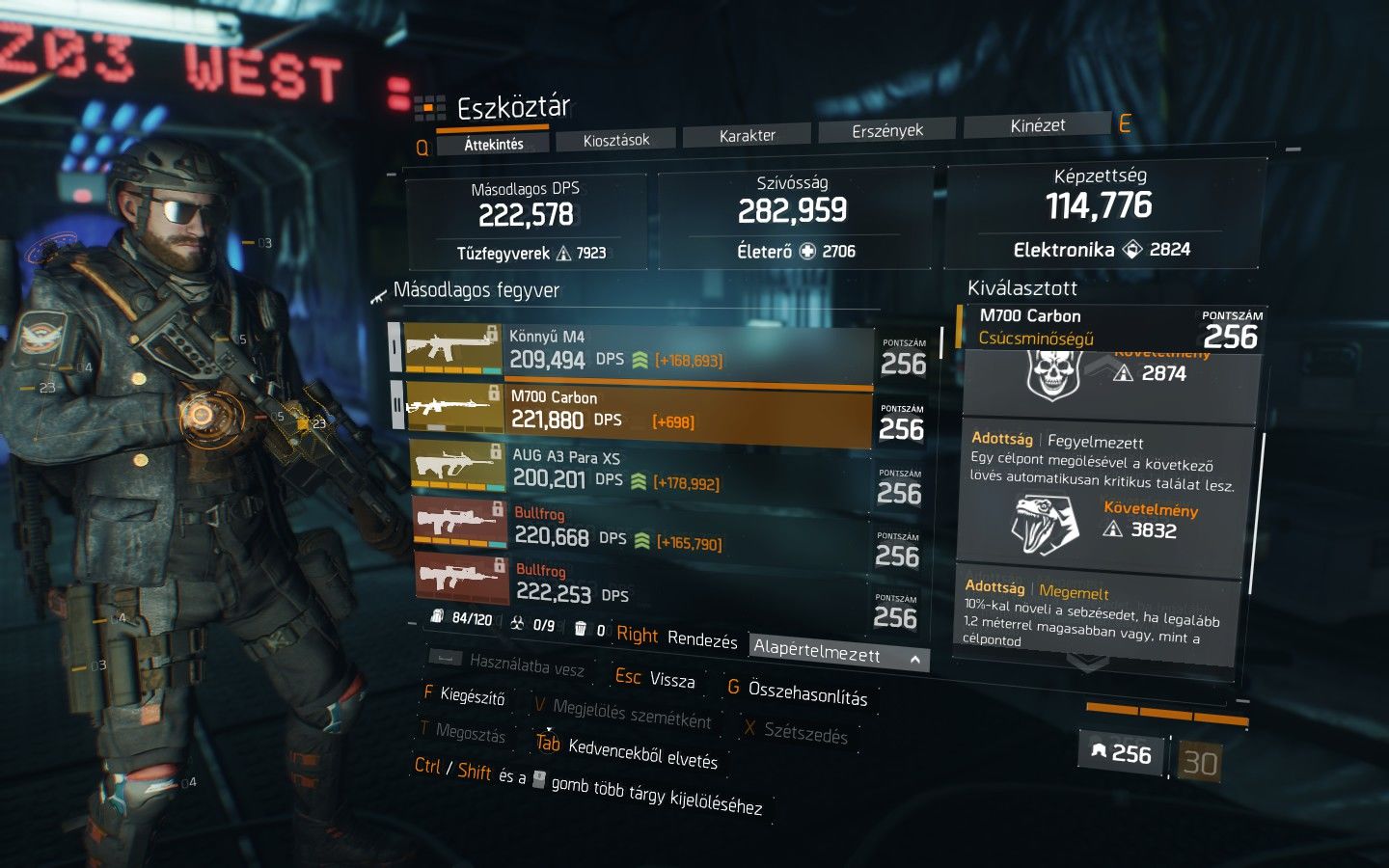Select the Könnyű M4 weapon row
This screenshot has height=868, width=1389.
tap(637, 349)
